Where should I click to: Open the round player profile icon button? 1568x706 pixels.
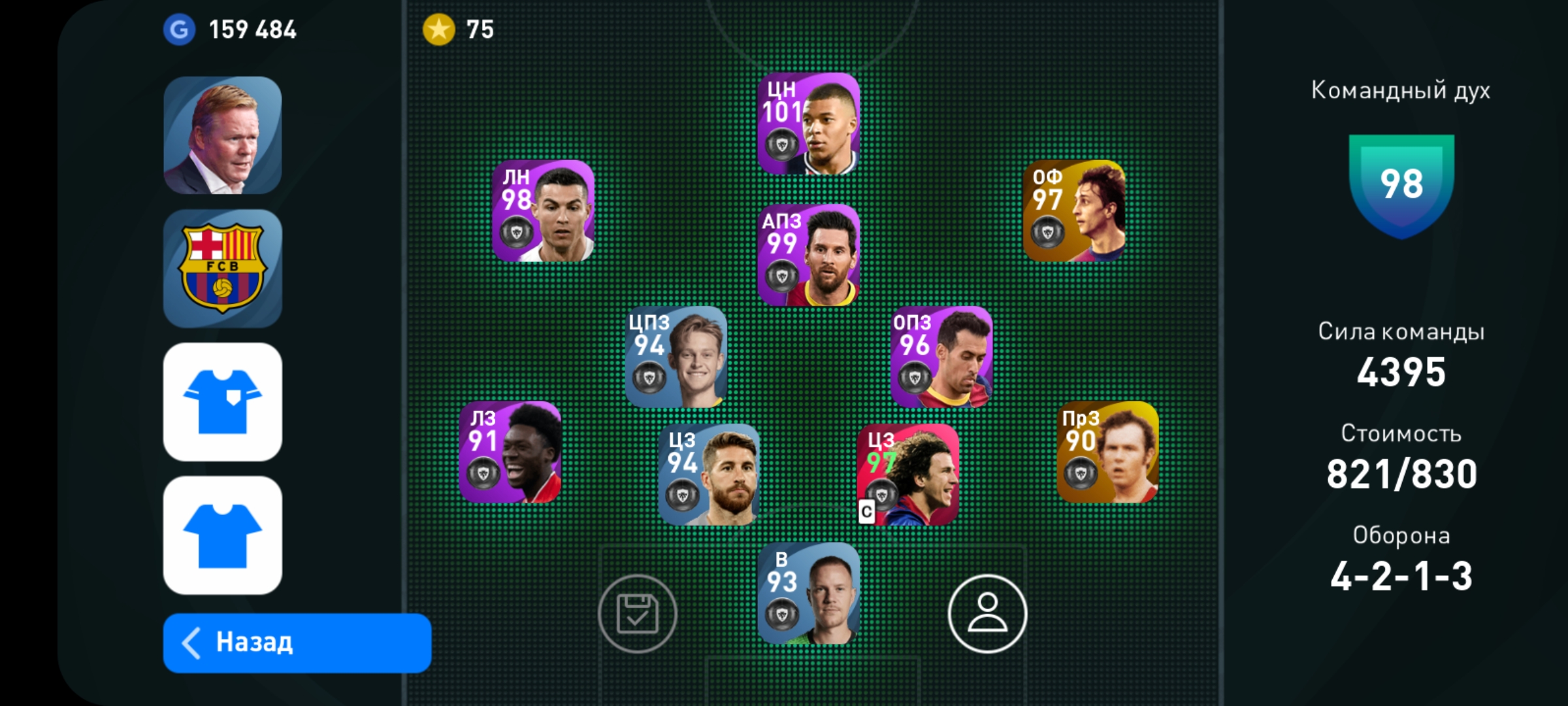coord(987,614)
